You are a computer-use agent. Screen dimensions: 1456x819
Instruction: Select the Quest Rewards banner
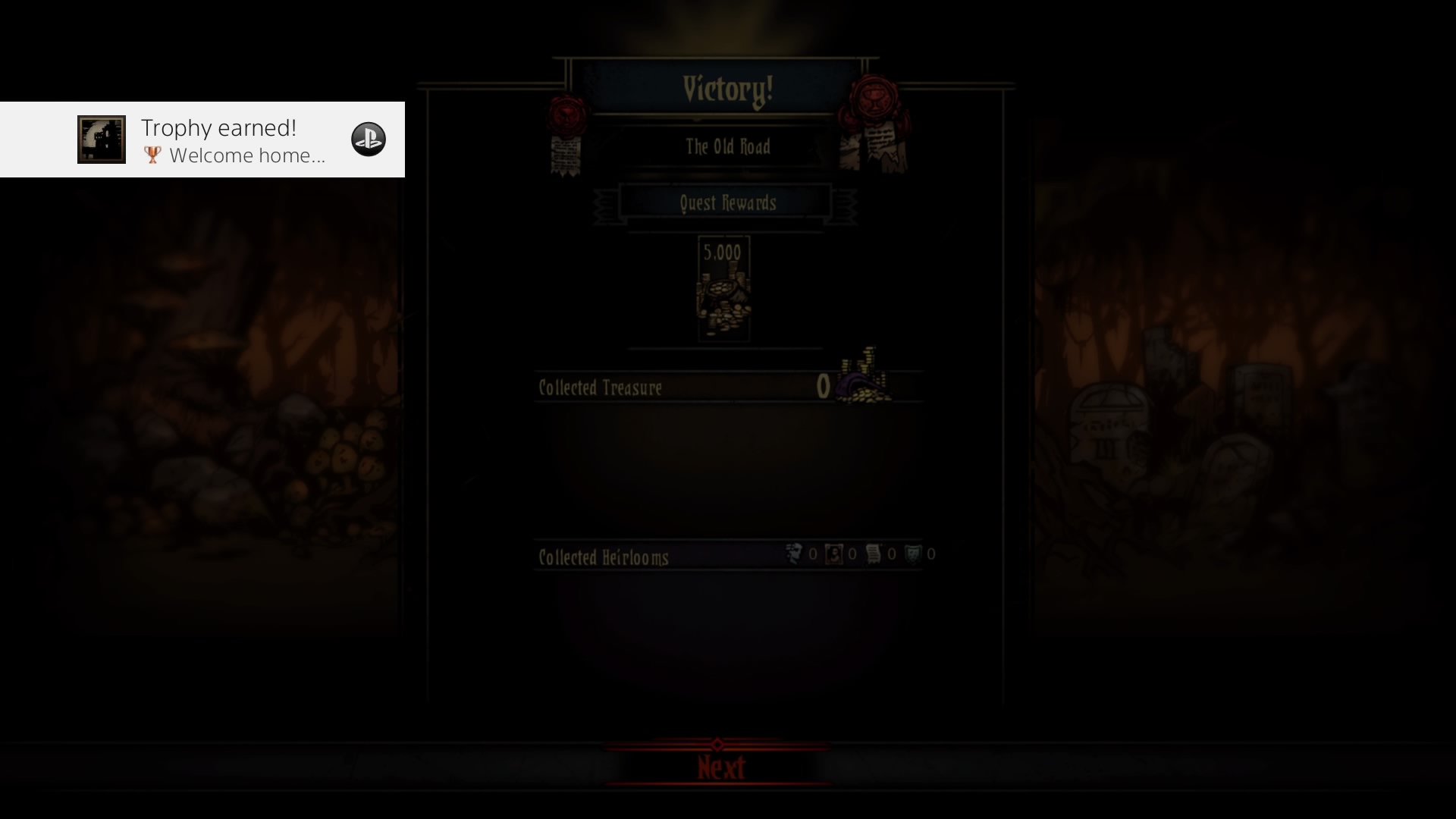727,202
